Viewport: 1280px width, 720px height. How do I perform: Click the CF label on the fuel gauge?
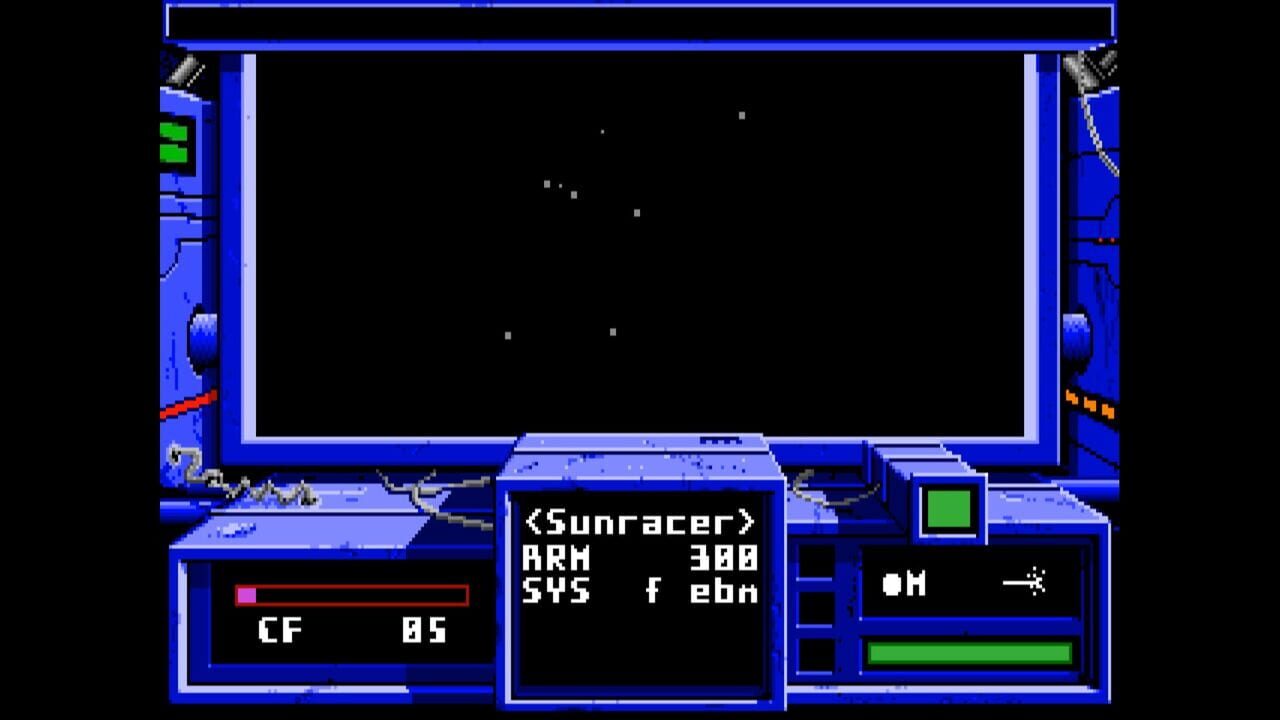coord(282,631)
